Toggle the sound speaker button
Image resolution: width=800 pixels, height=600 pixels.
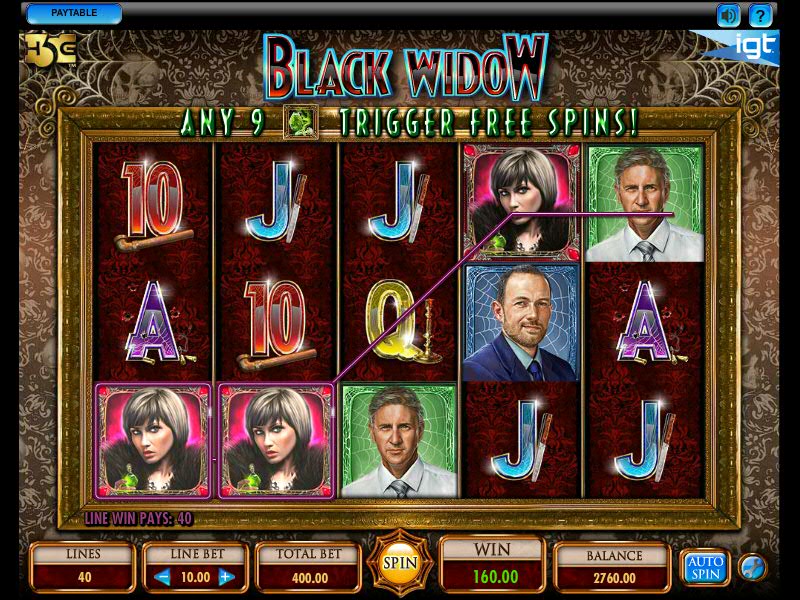728,15
